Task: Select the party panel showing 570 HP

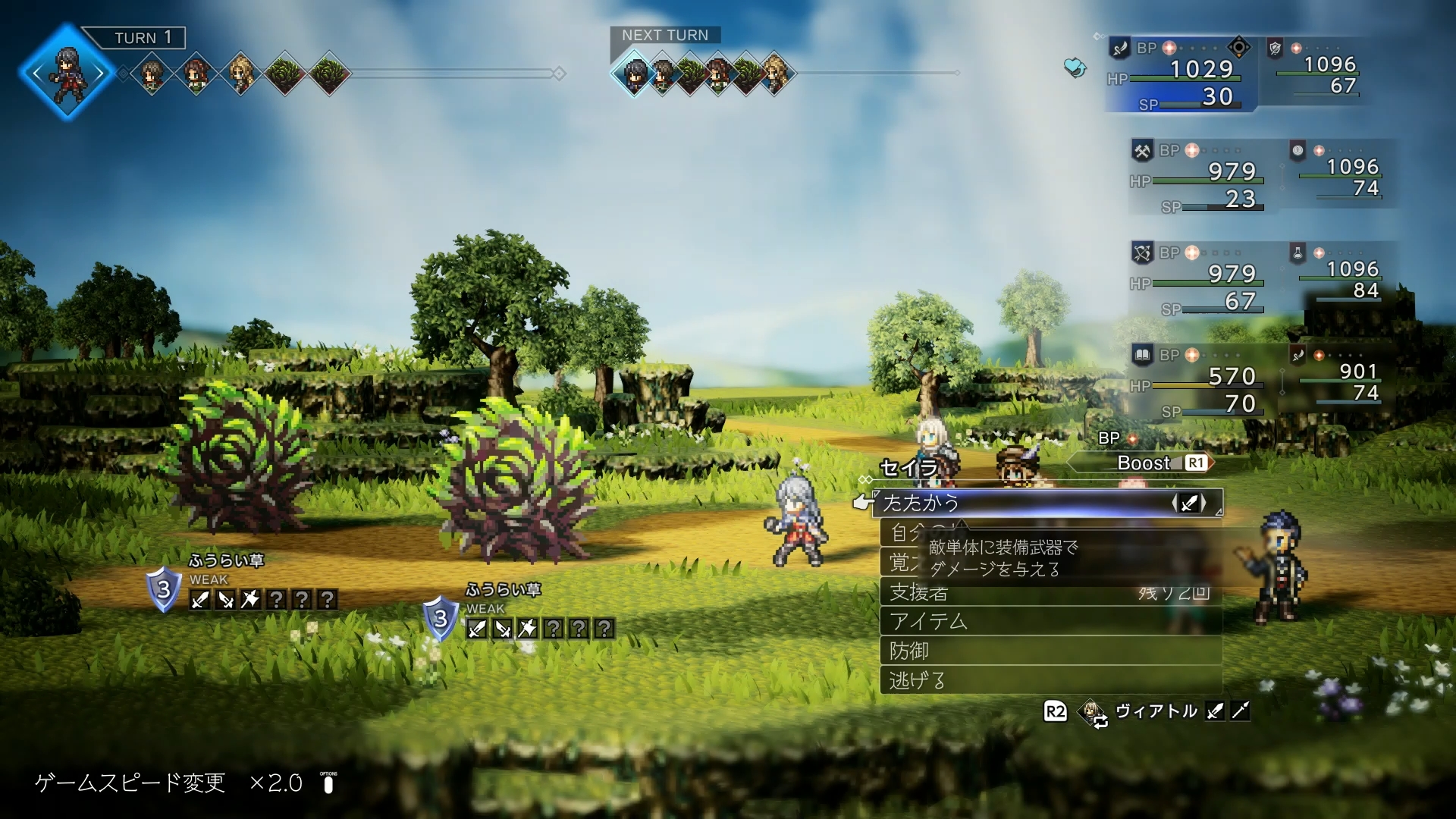Action: [x=1198, y=381]
